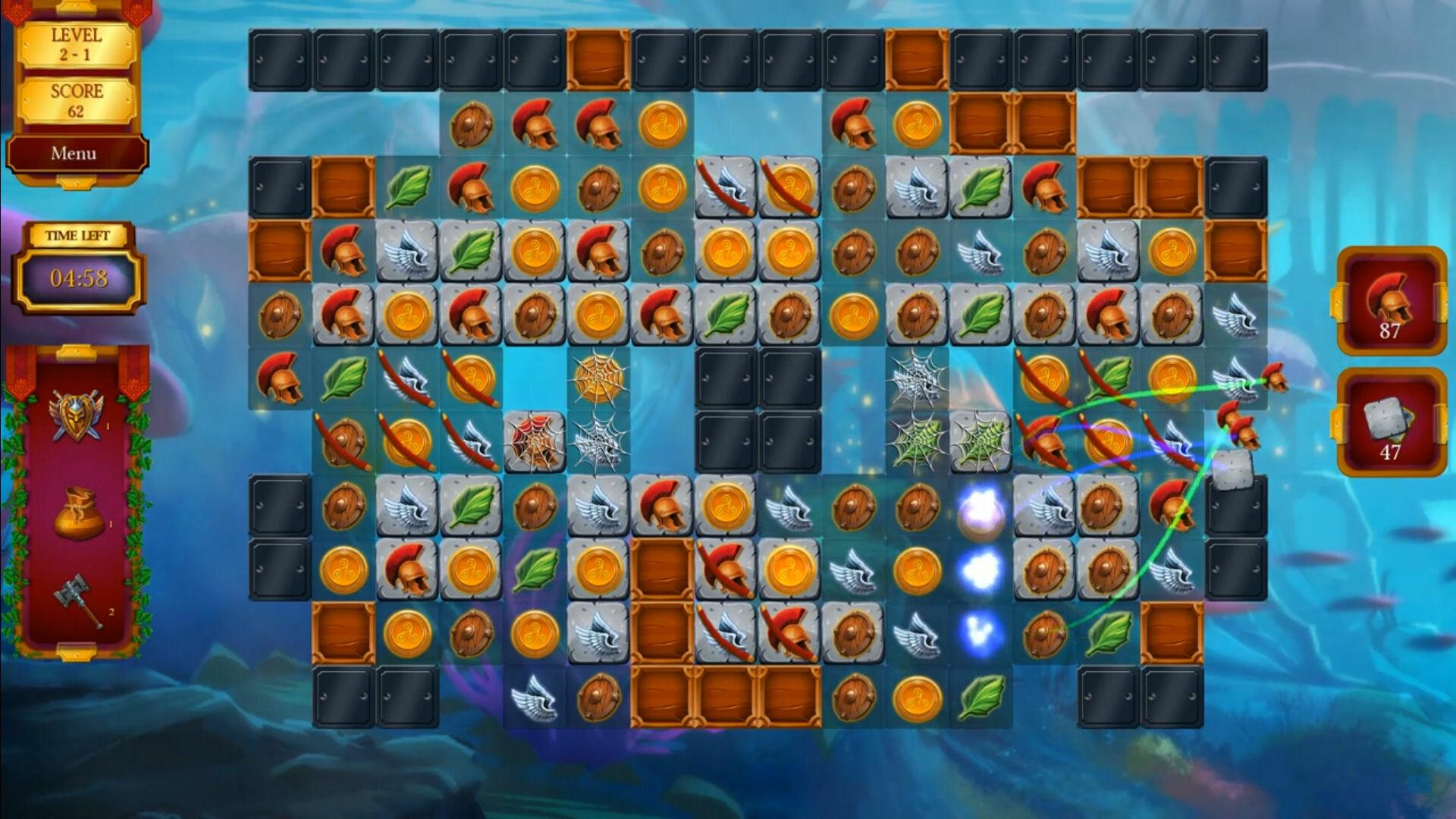1456x819 pixels.
Task: Click the helmet goal tracker
Action: pyautogui.click(x=1390, y=302)
